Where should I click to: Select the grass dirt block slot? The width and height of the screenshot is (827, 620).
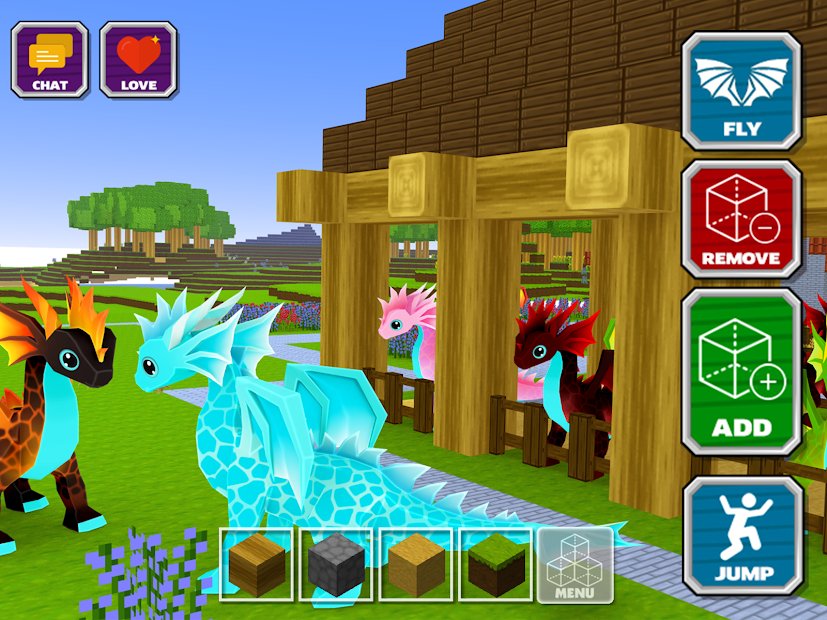tap(494, 564)
